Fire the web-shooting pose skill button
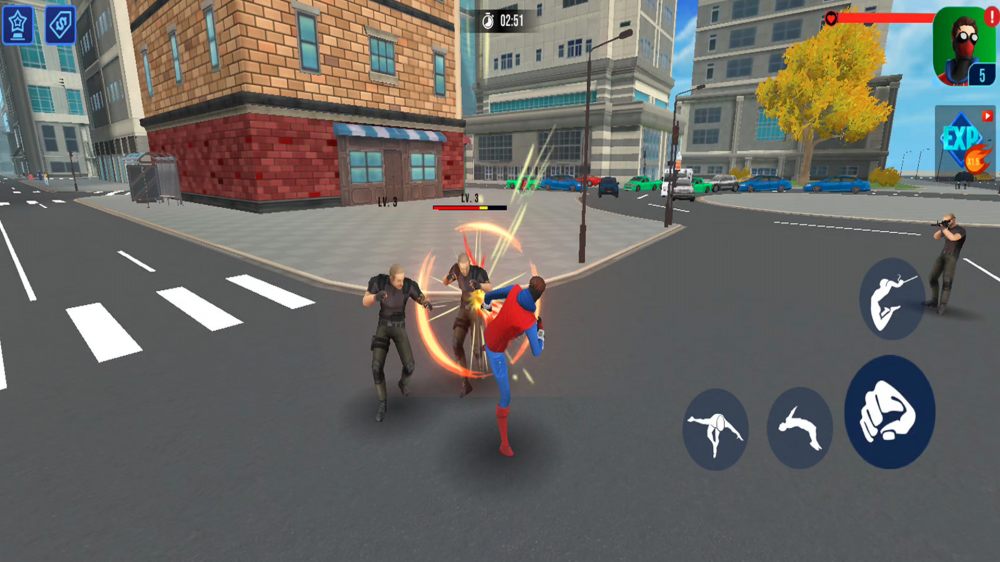Viewport: 1000px width, 562px height. (891, 298)
